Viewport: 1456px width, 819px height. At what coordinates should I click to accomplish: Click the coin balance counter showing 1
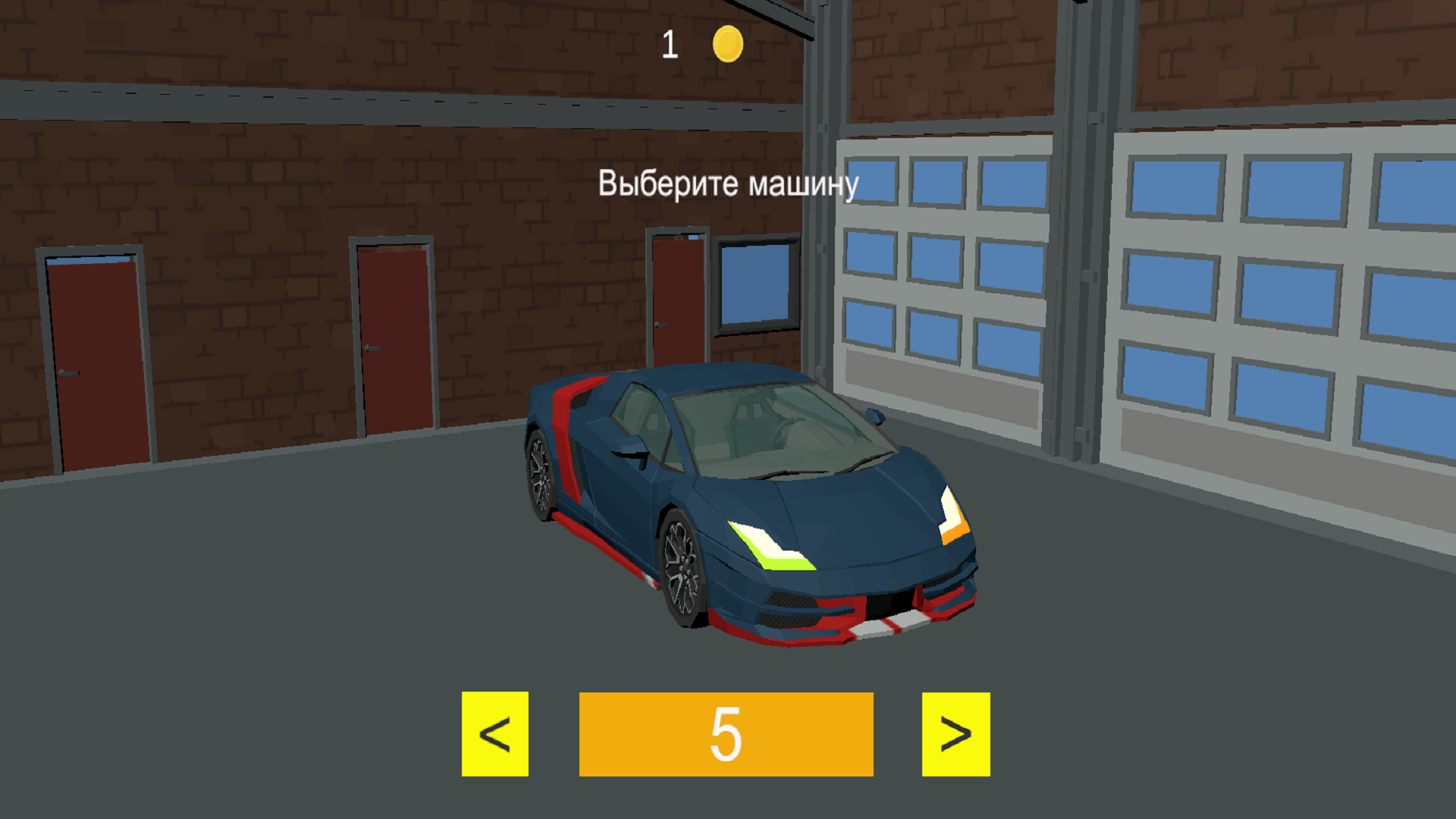670,44
